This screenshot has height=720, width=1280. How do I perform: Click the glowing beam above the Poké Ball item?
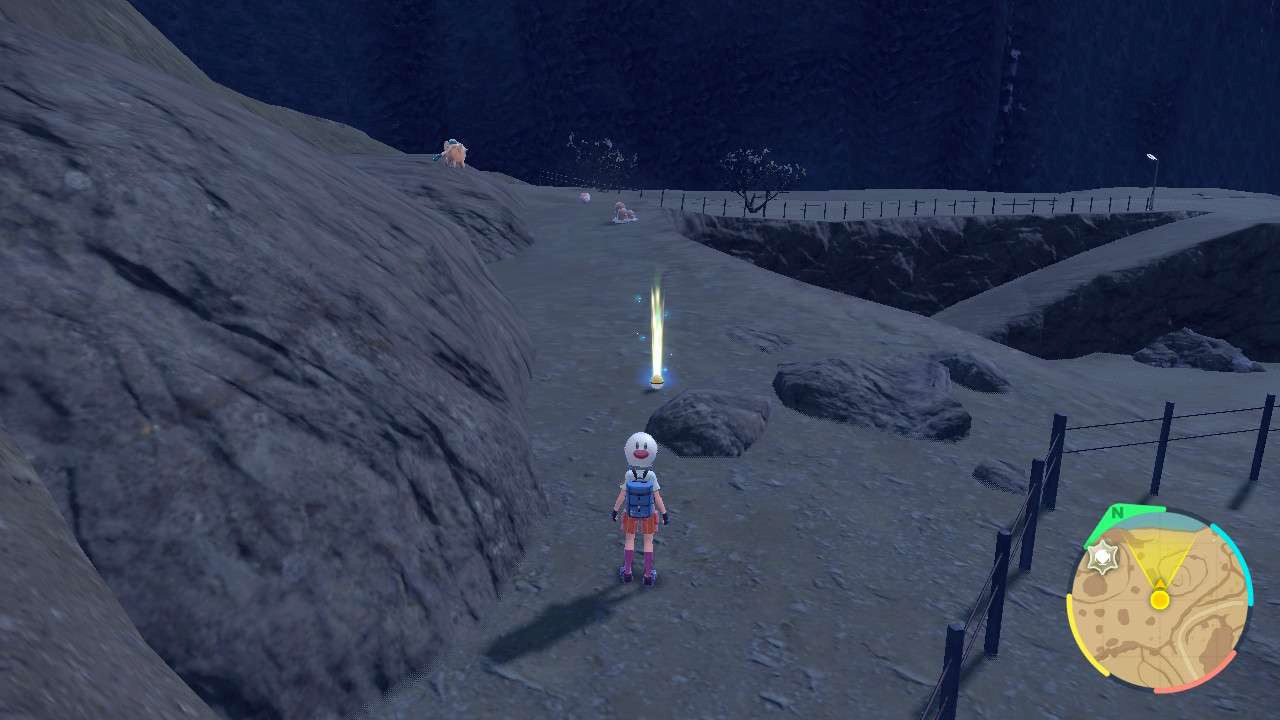(x=657, y=320)
